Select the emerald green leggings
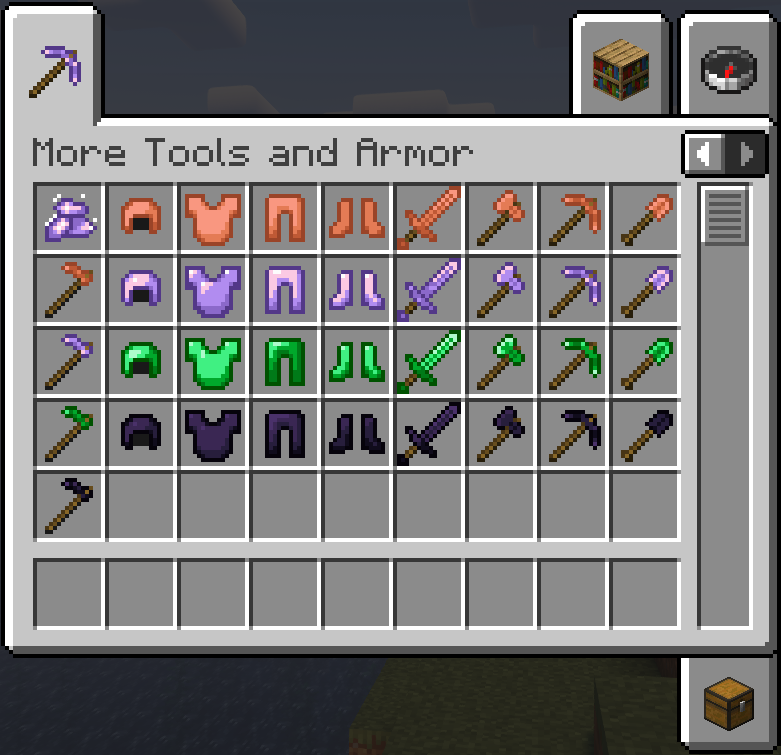The image size is (781, 755). pos(286,362)
